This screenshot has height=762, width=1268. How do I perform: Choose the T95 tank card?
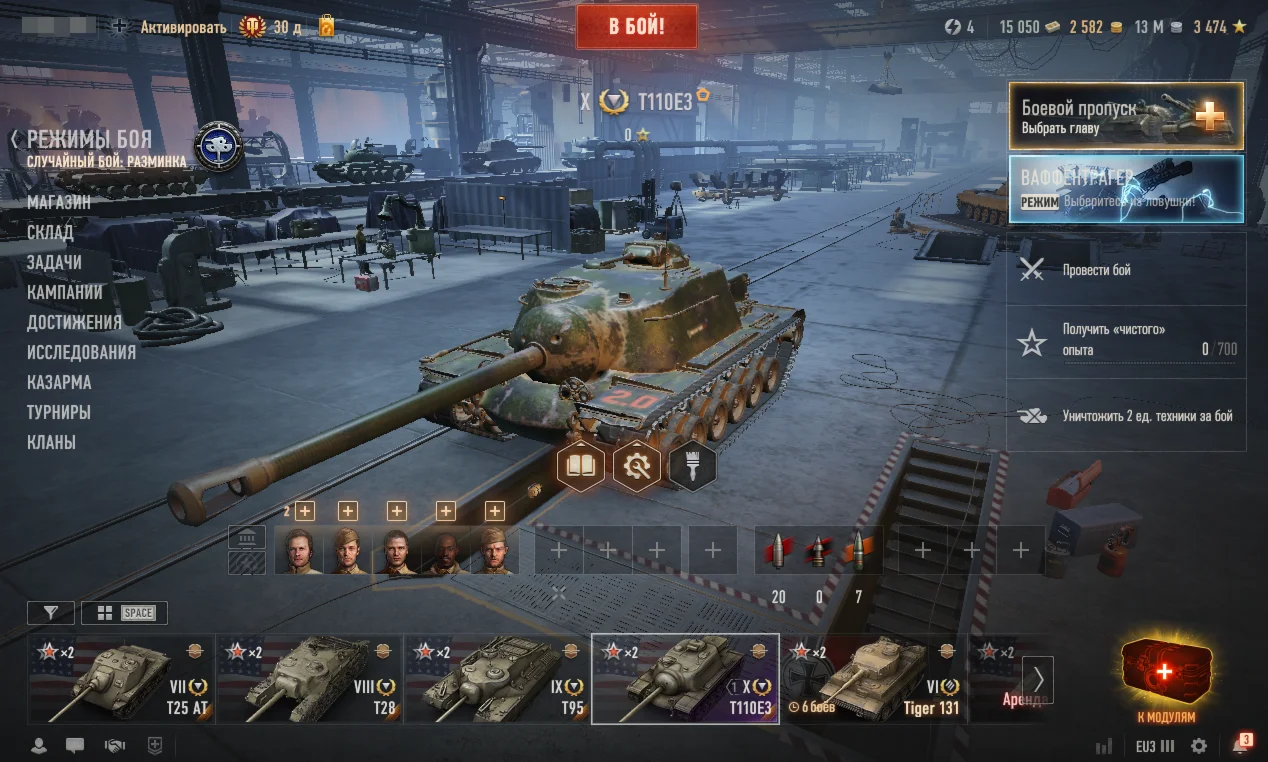497,679
